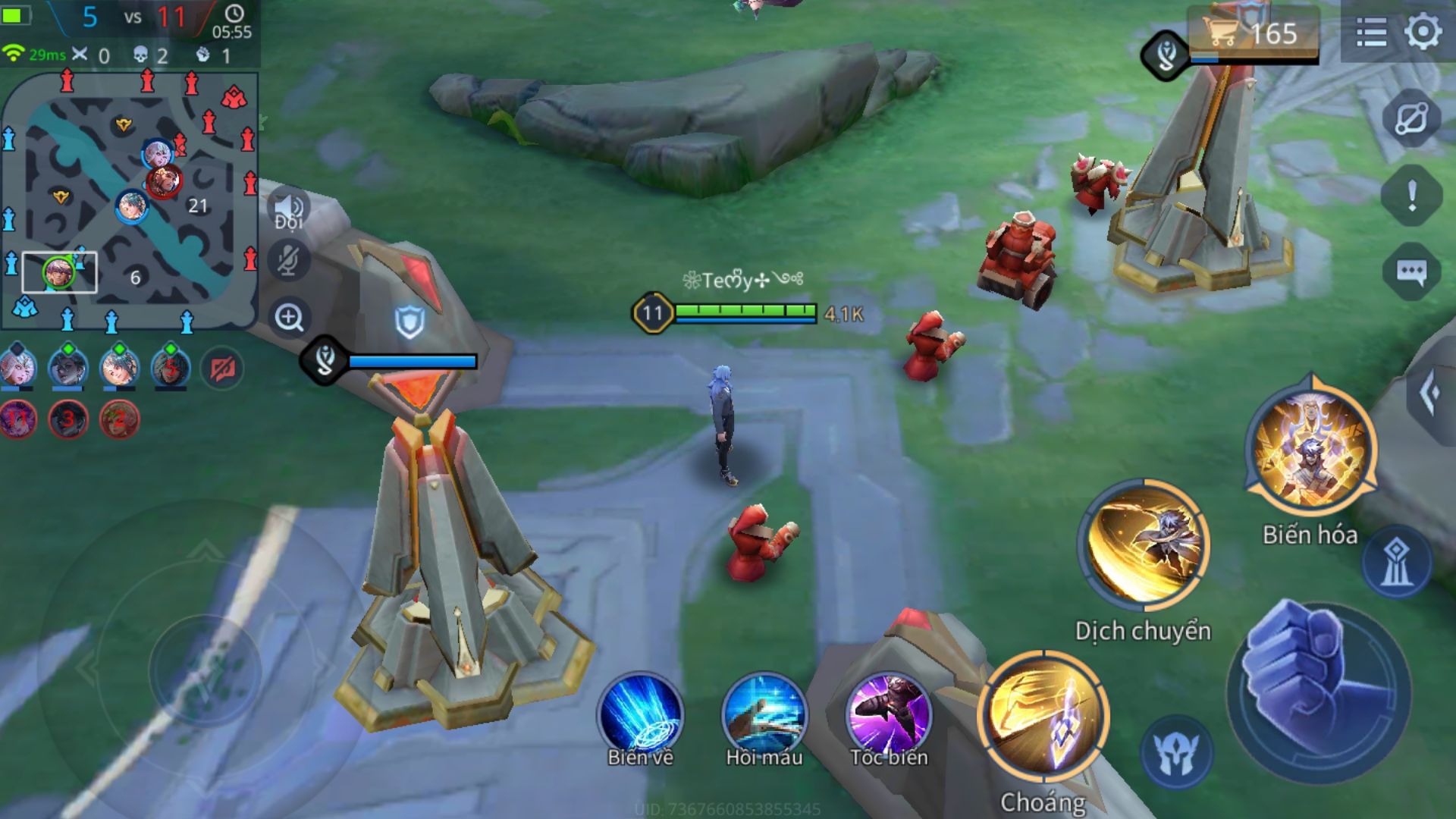Viewport: 1456px width, 819px height.
Task: Use the Tốc biến flash spell
Action: click(889, 714)
